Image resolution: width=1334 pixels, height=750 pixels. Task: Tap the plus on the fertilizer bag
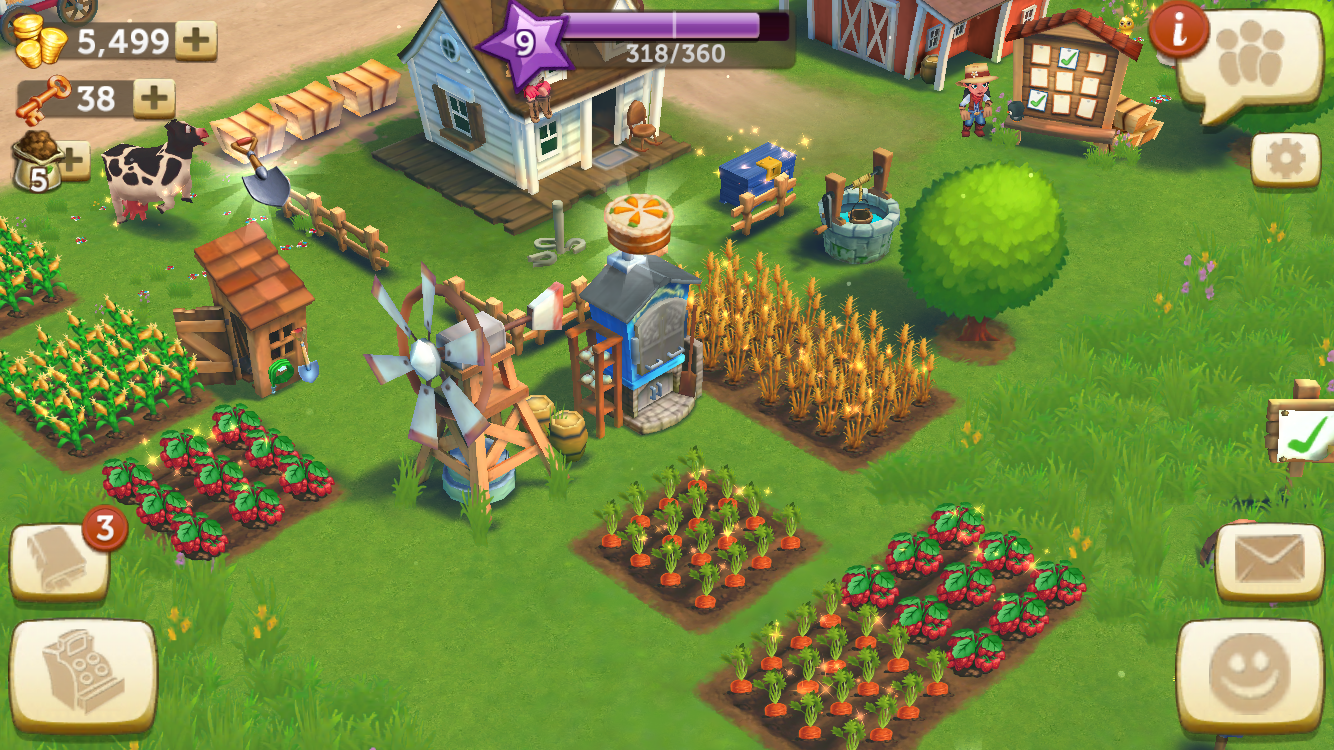75,159
